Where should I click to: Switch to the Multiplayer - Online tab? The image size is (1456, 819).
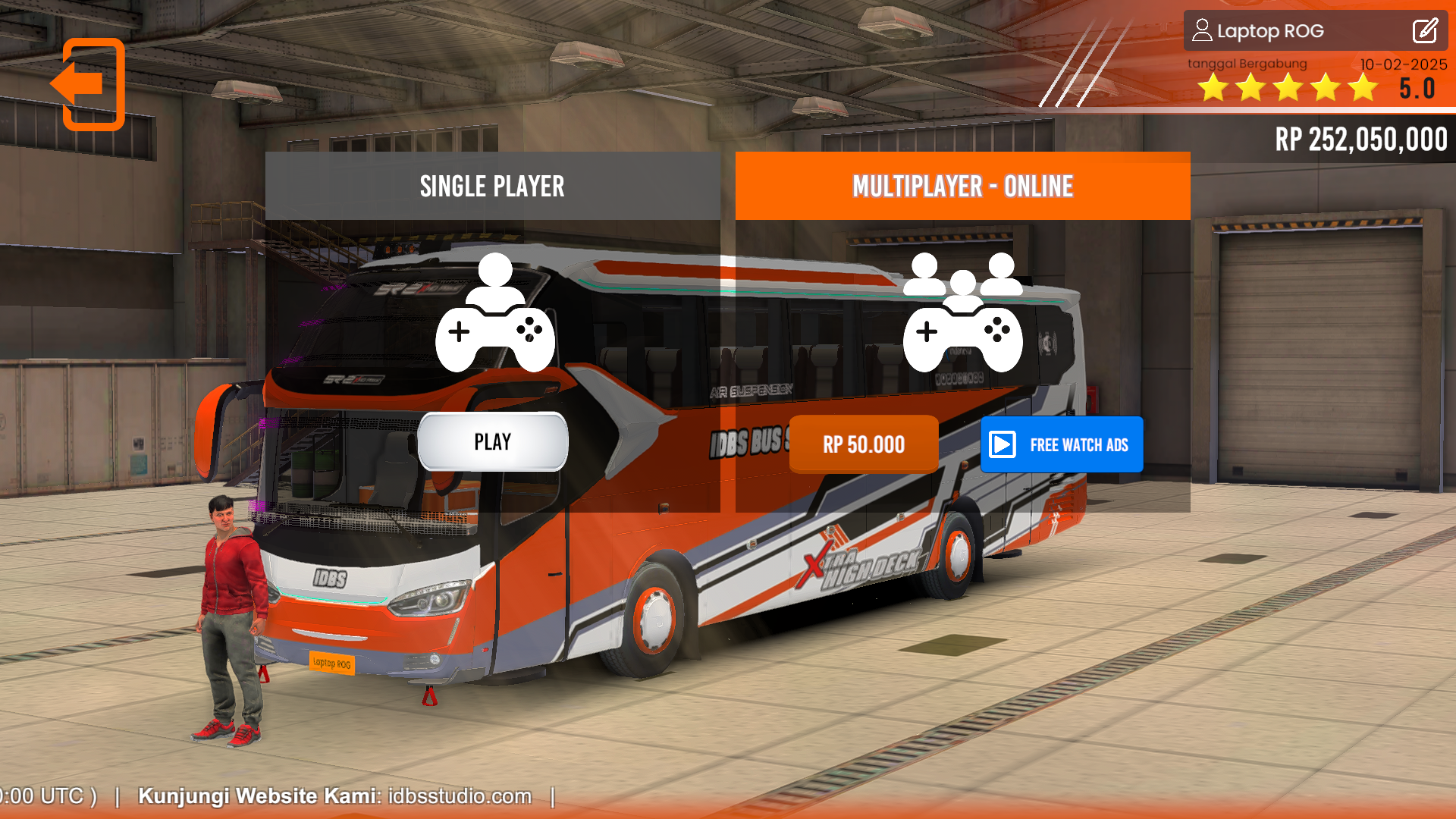coord(962,186)
